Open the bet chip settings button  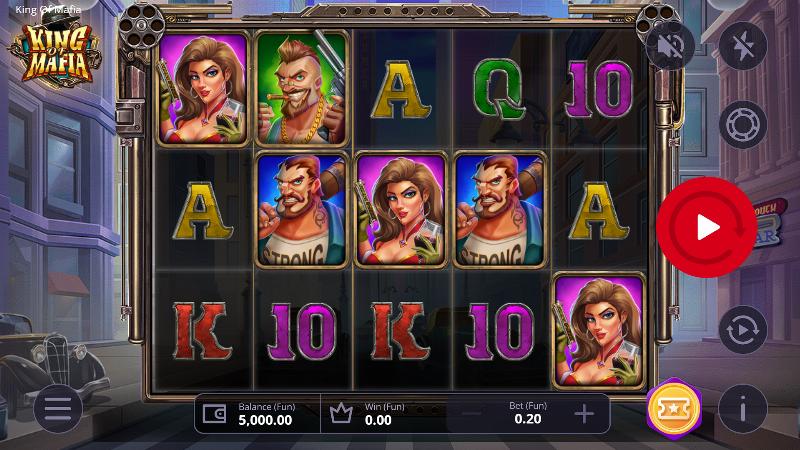[x=743, y=125]
